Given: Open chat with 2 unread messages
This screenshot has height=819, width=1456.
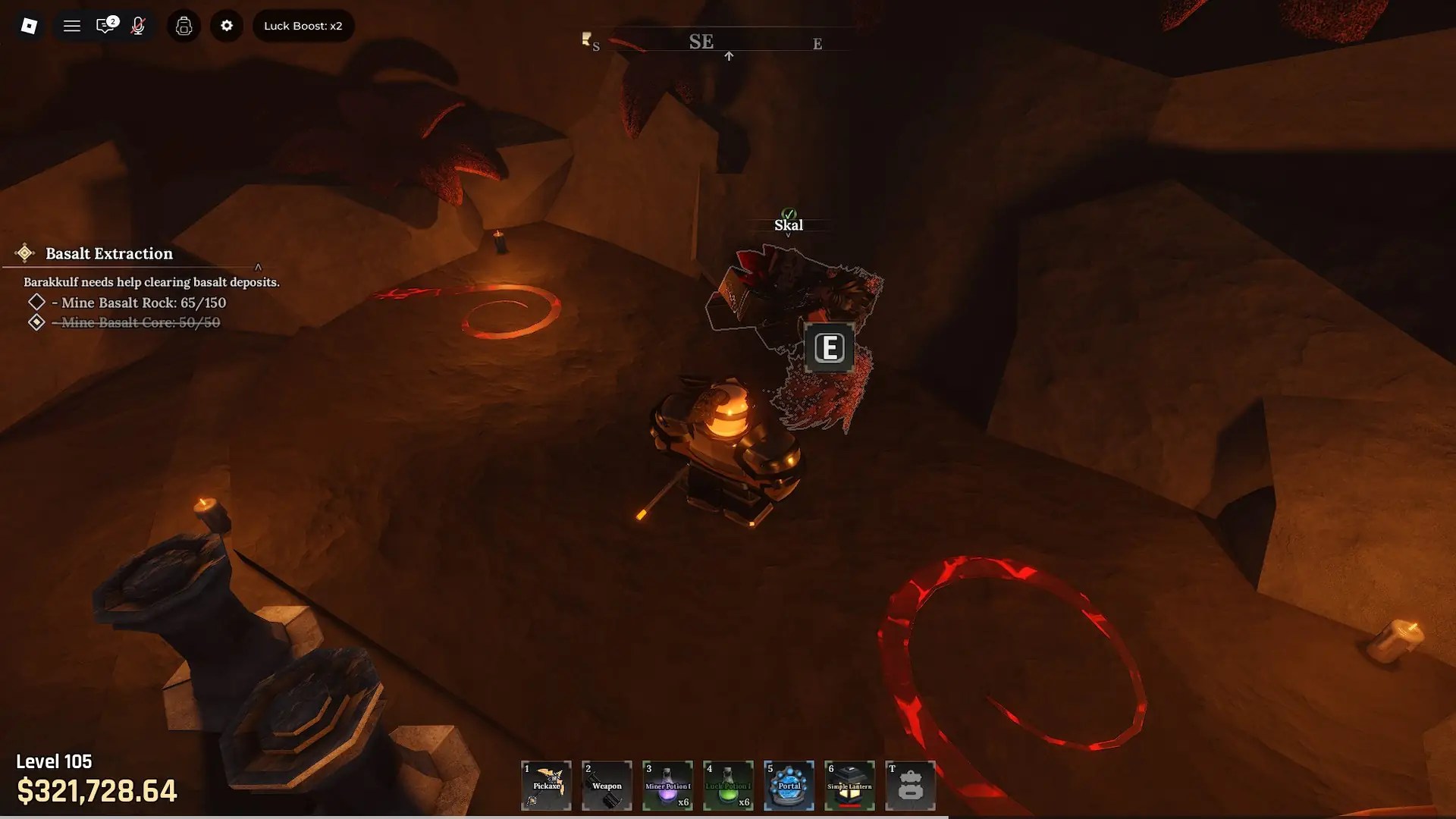Looking at the screenshot, I should (106, 25).
